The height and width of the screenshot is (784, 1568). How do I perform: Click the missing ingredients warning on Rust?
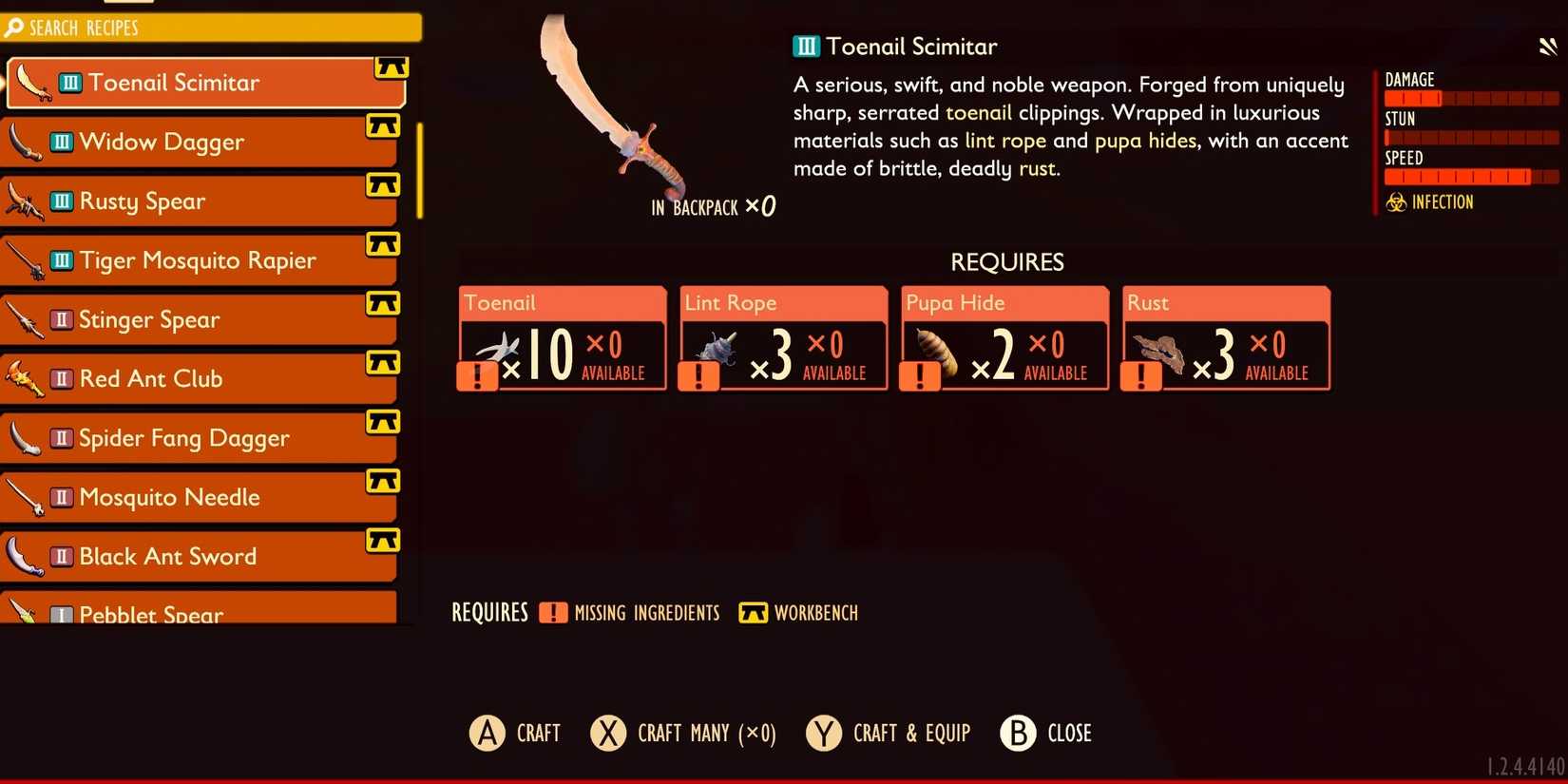pos(1141,374)
